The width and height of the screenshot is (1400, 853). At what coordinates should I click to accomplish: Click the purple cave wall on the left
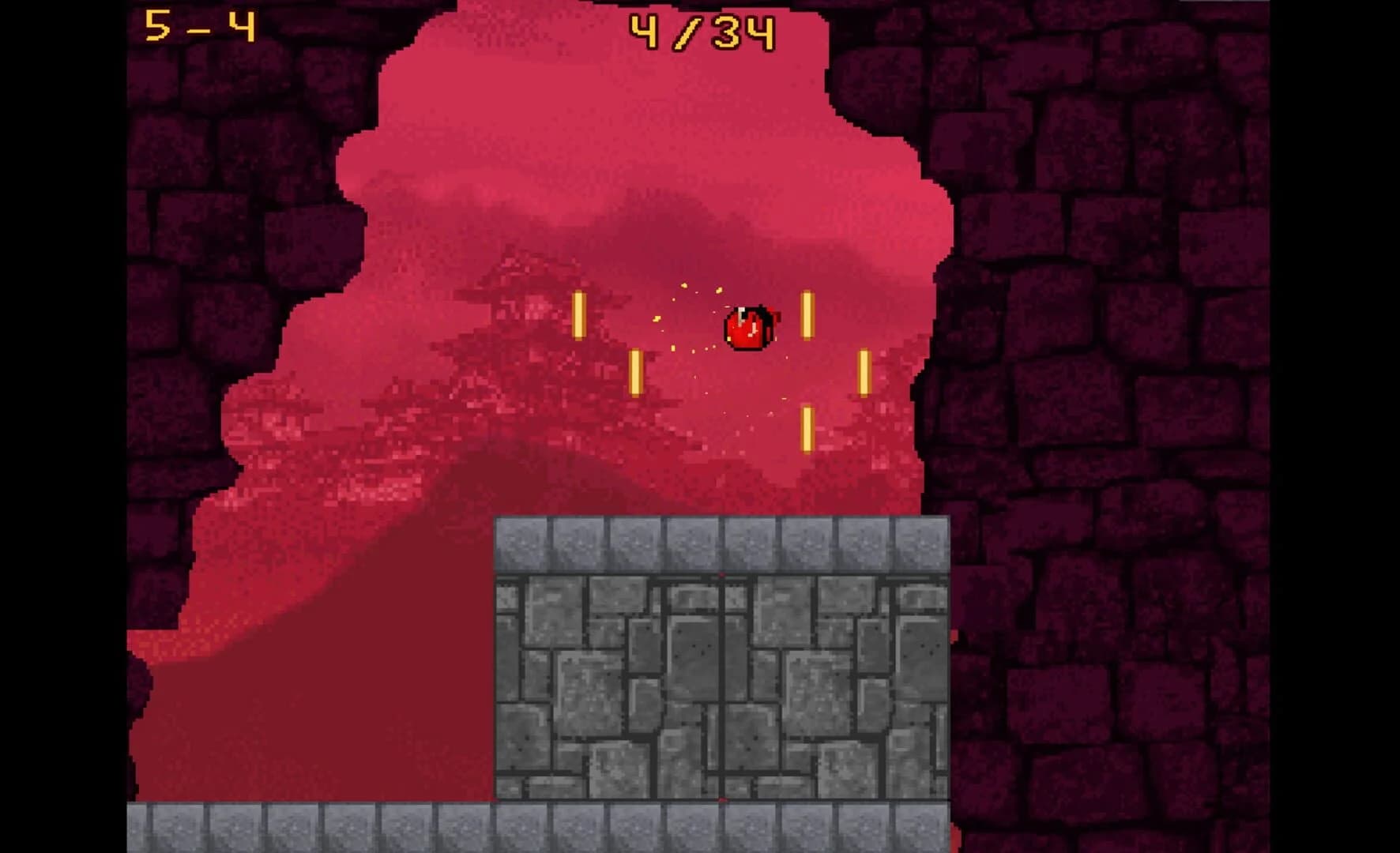point(198,316)
